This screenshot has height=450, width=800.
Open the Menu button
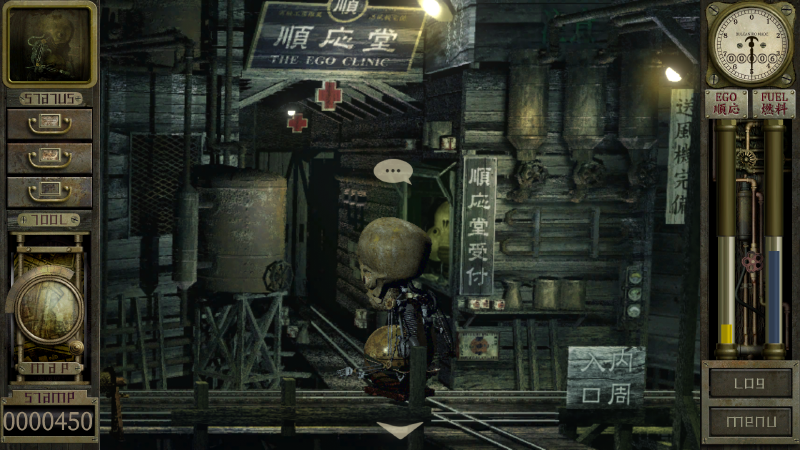click(749, 421)
